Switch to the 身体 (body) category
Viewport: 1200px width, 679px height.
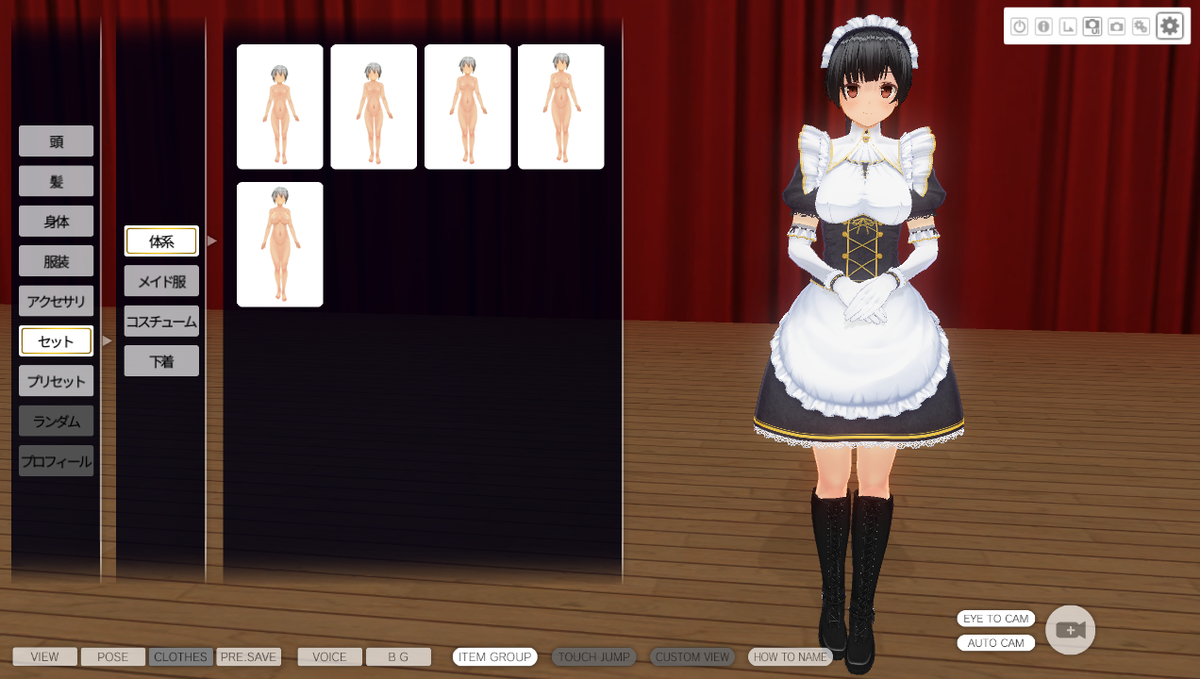56,221
